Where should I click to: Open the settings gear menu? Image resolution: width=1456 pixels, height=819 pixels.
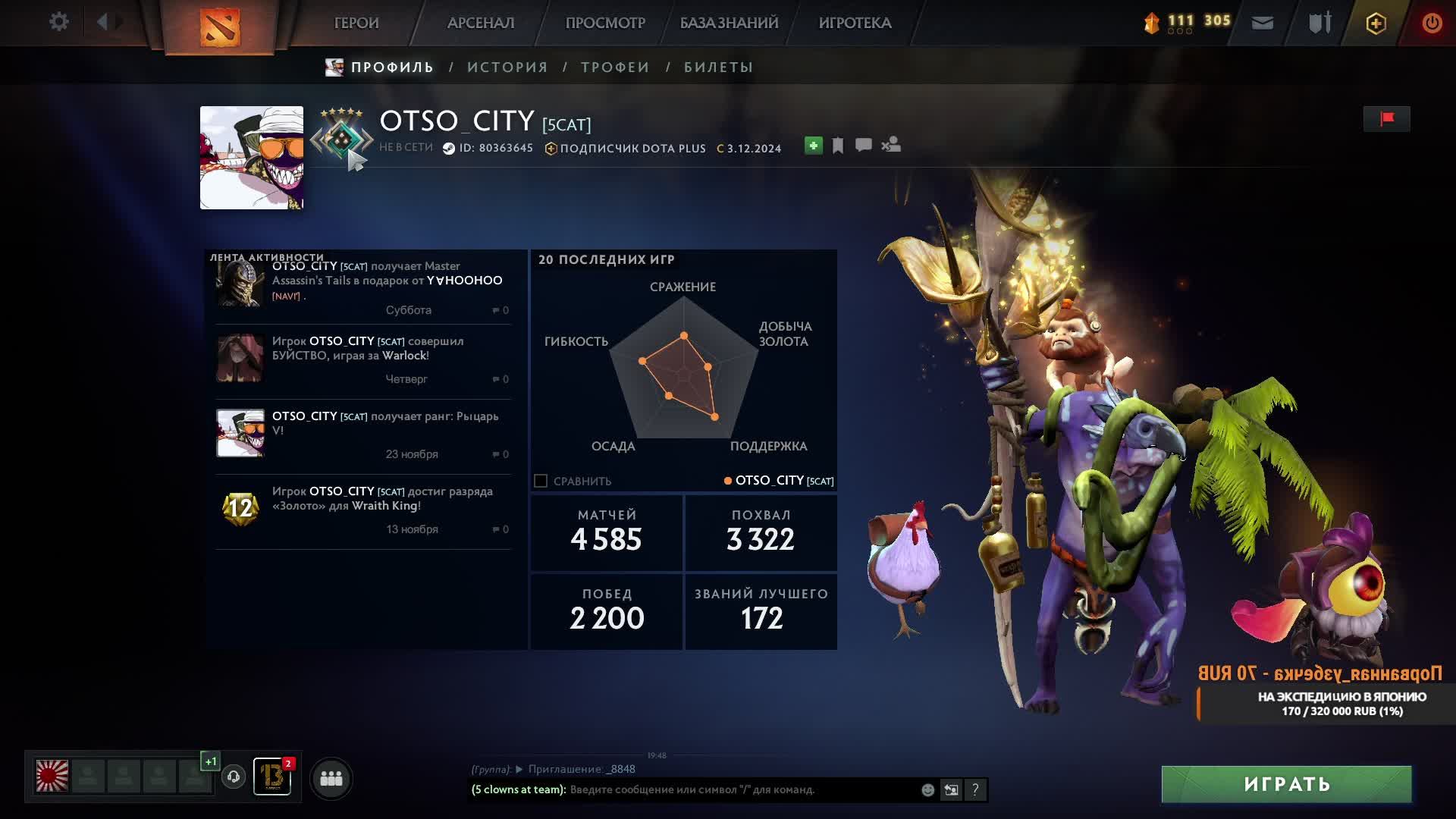pyautogui.click(x=58, y=22)
